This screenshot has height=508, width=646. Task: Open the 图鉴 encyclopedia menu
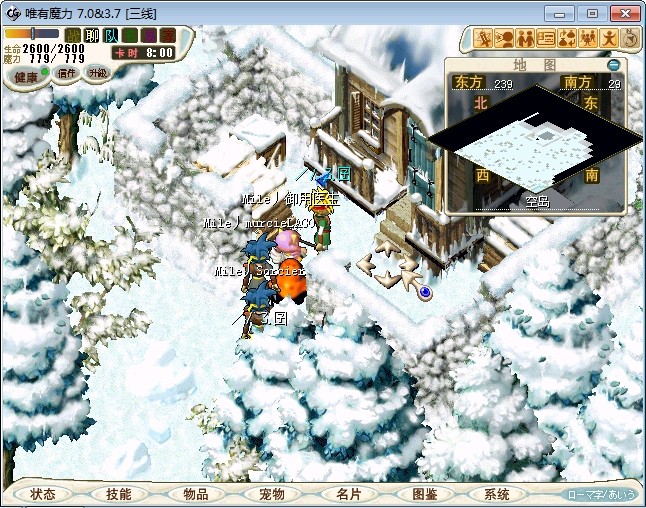(x=424, y=494)
